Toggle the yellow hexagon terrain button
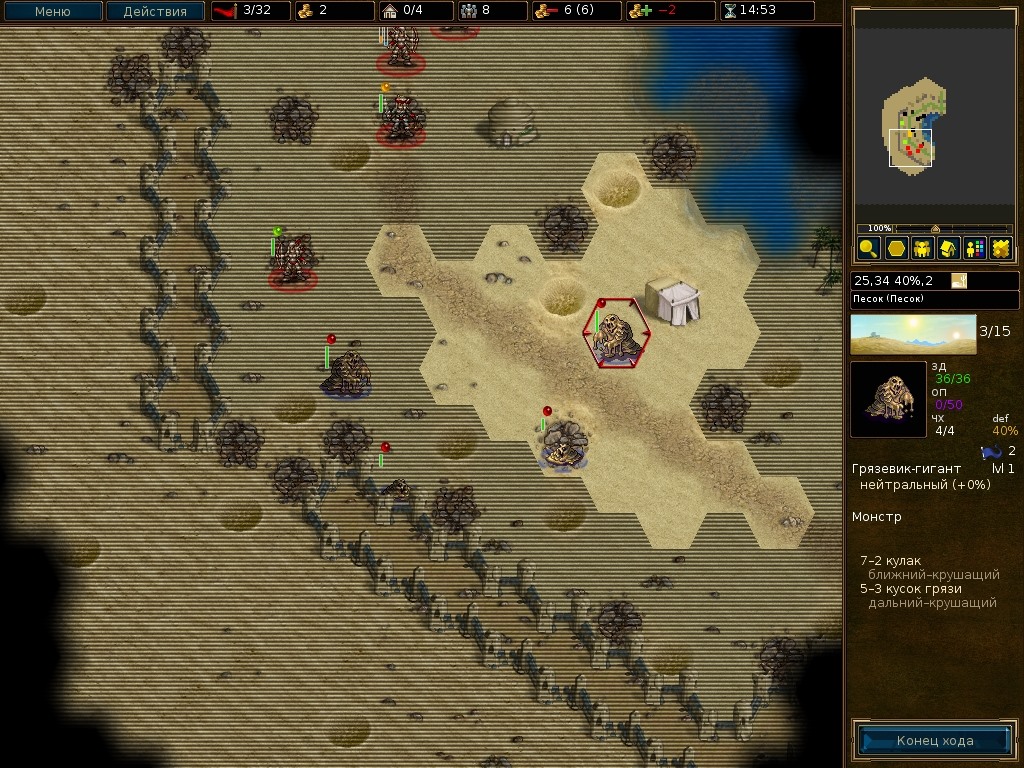 tap(895, 248)
